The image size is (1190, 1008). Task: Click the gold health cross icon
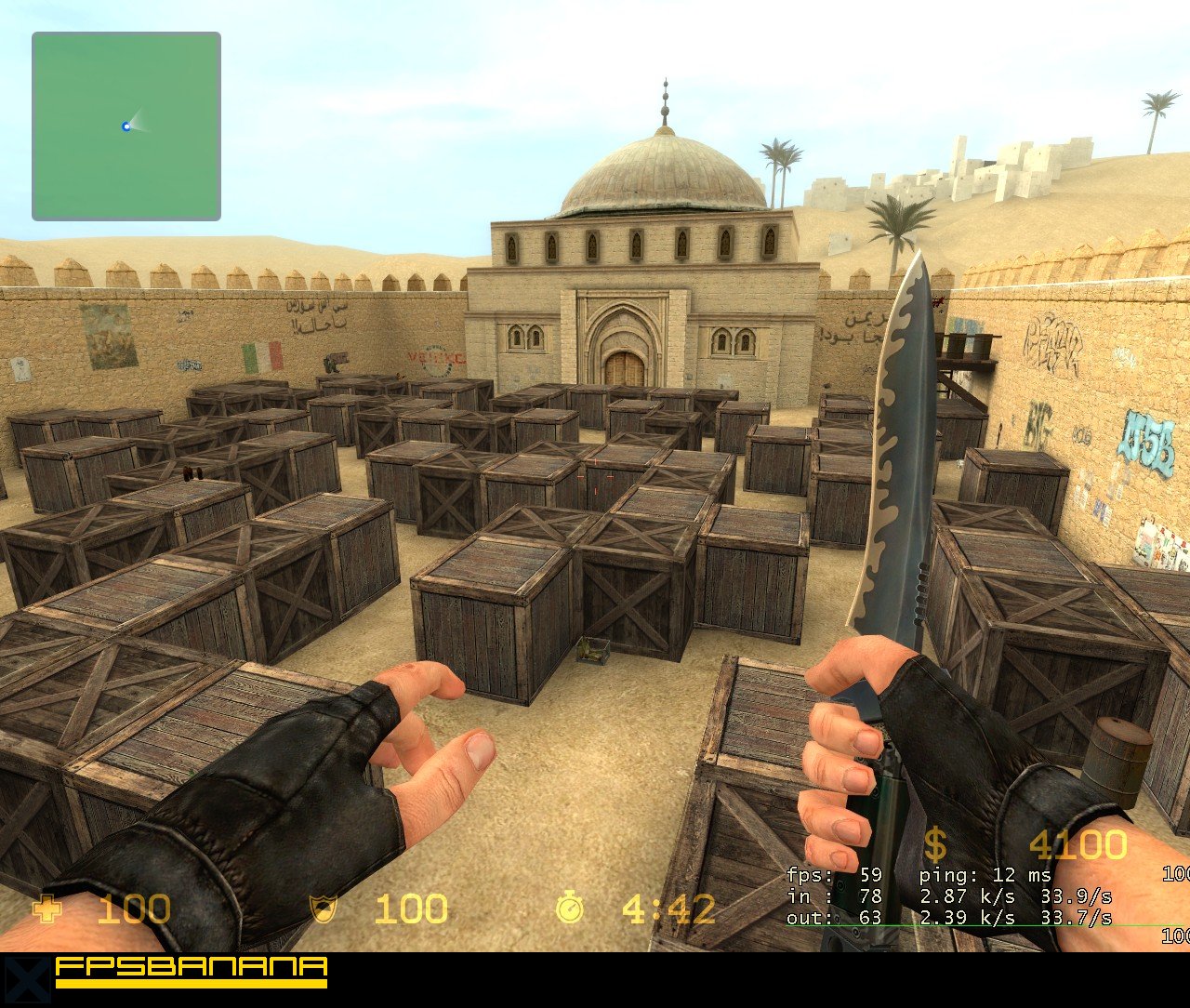tap(46, 909)
